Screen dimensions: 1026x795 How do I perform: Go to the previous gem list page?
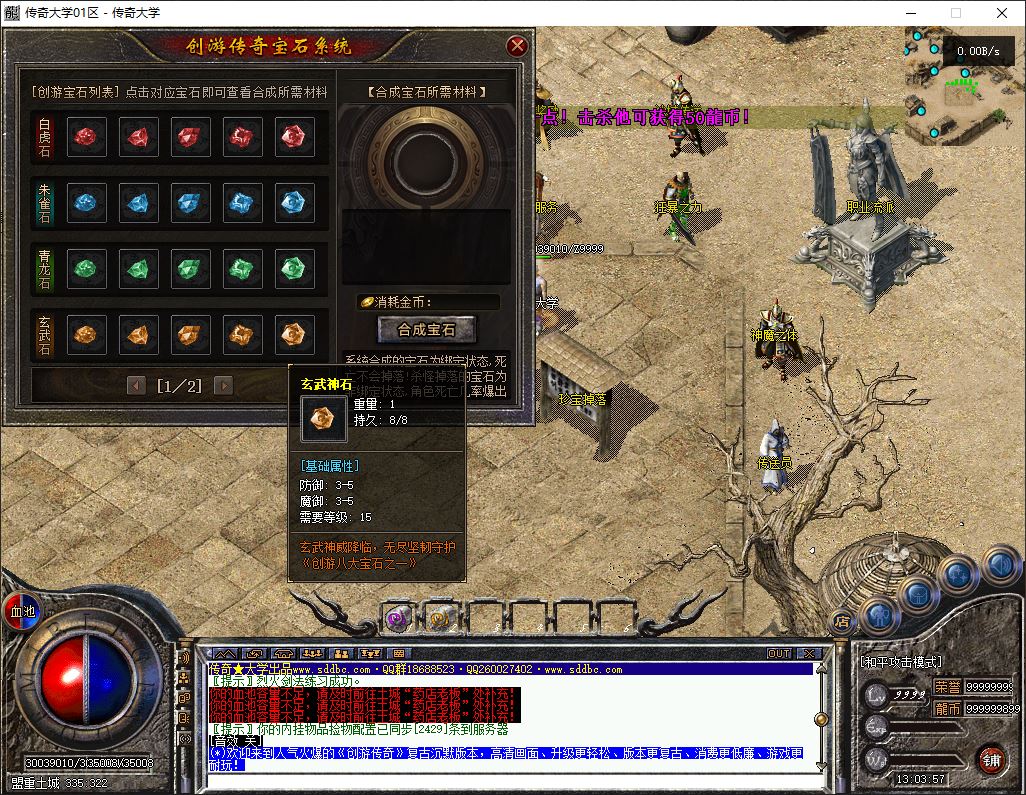pos(136,385)
